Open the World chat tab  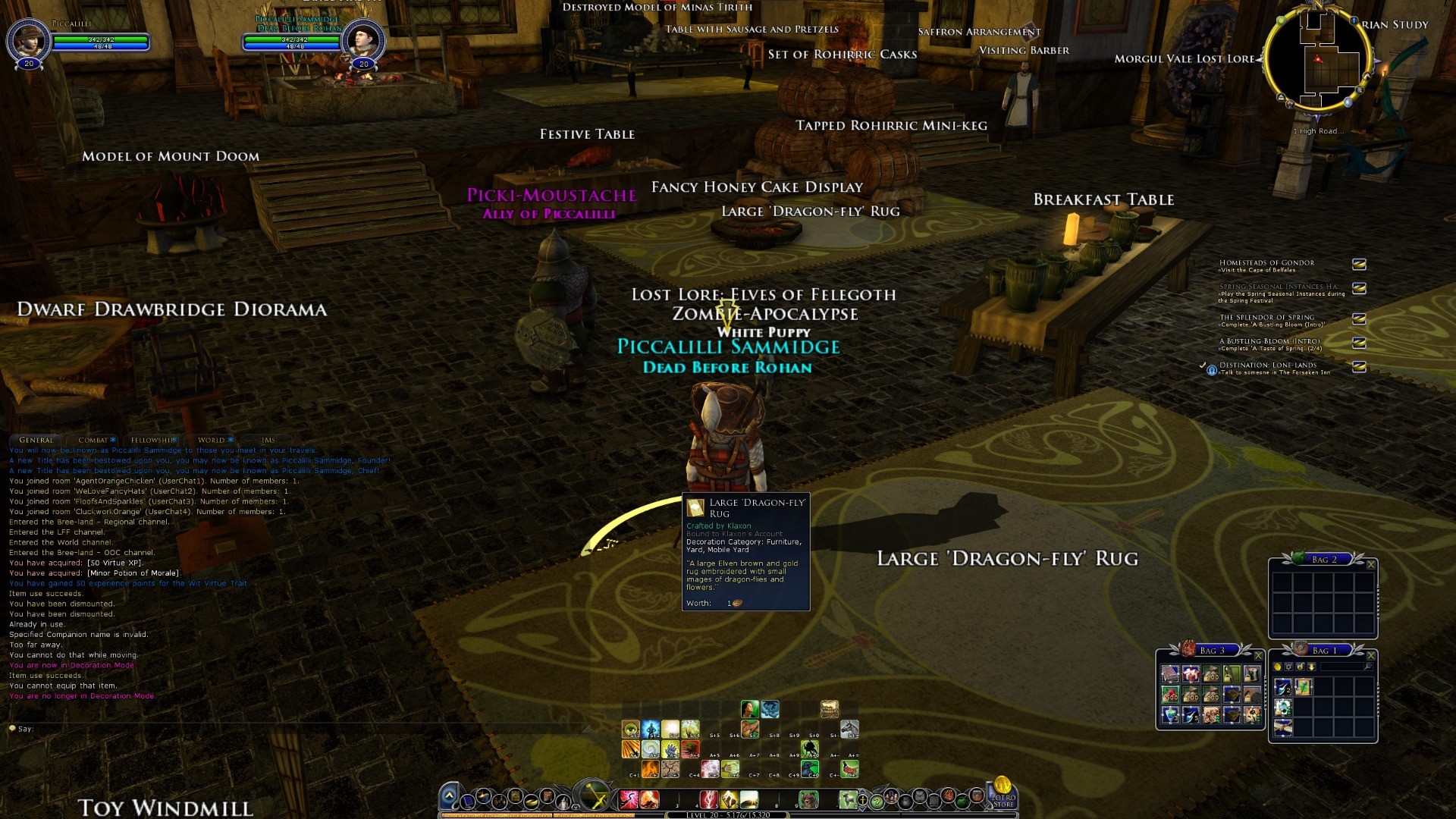[x=212, y=440]
